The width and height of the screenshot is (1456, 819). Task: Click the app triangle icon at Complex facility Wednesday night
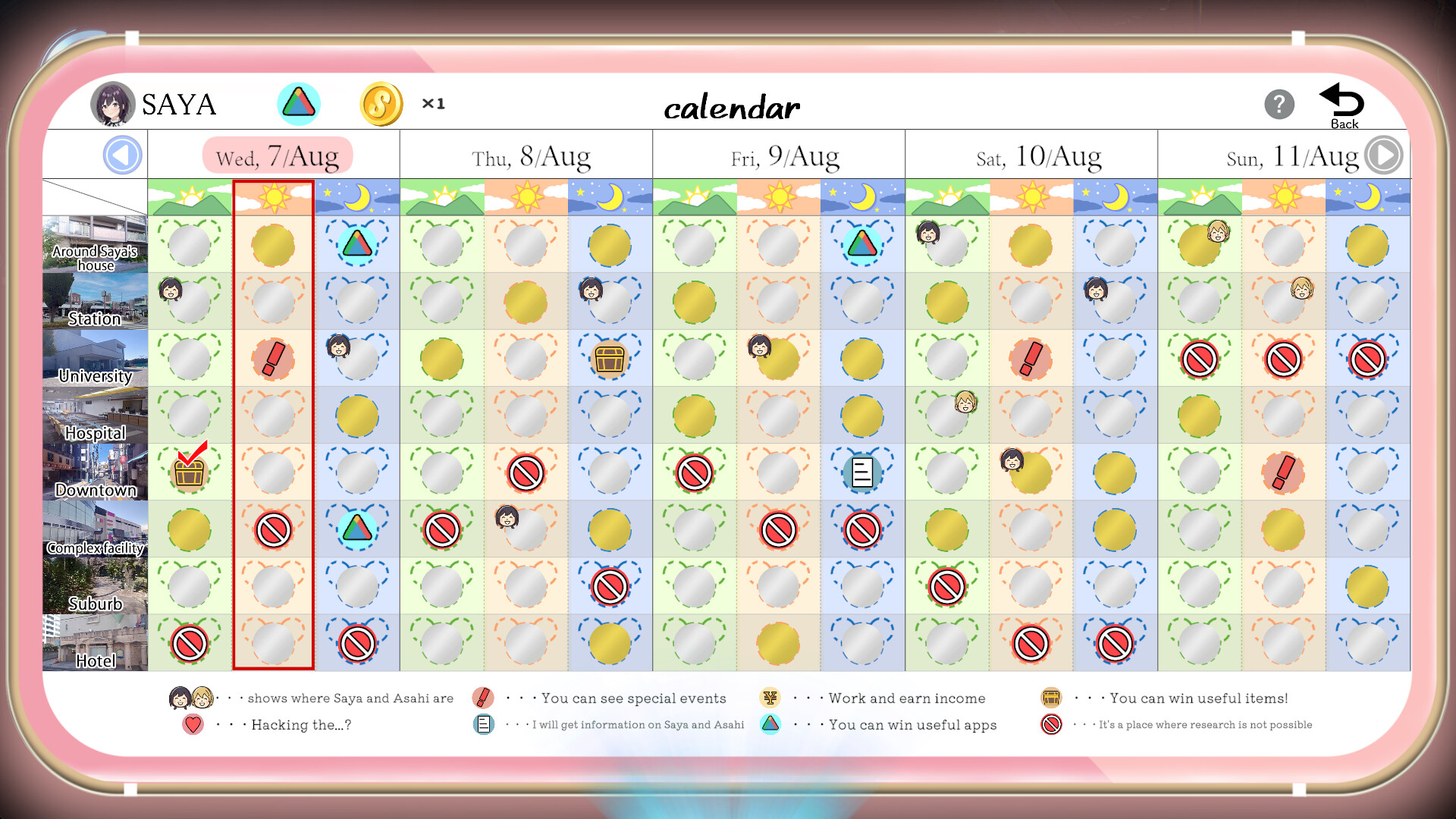pos(356,529)
